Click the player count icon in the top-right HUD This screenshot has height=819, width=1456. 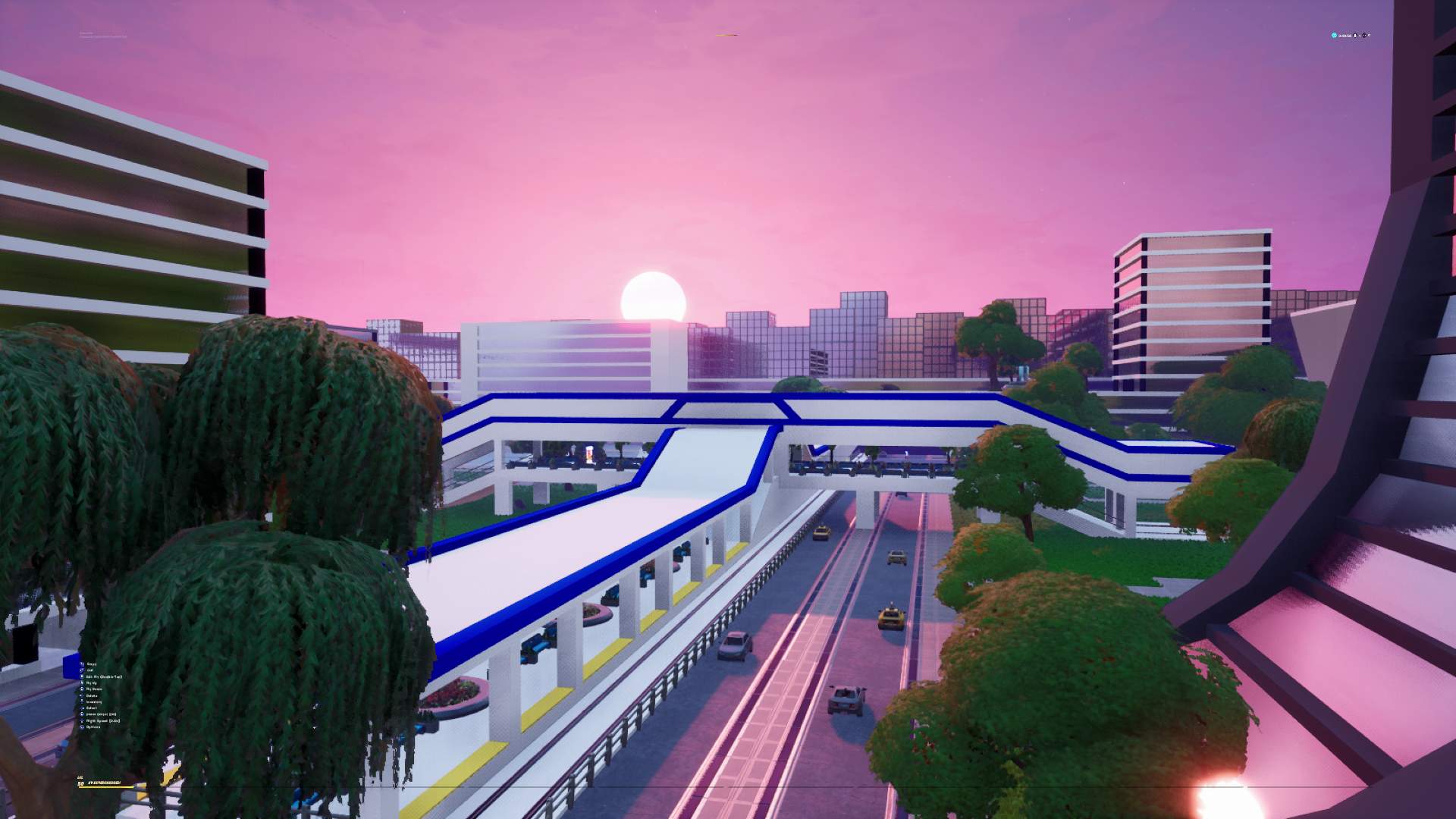pyautogui.click(x=1355, y=36)
